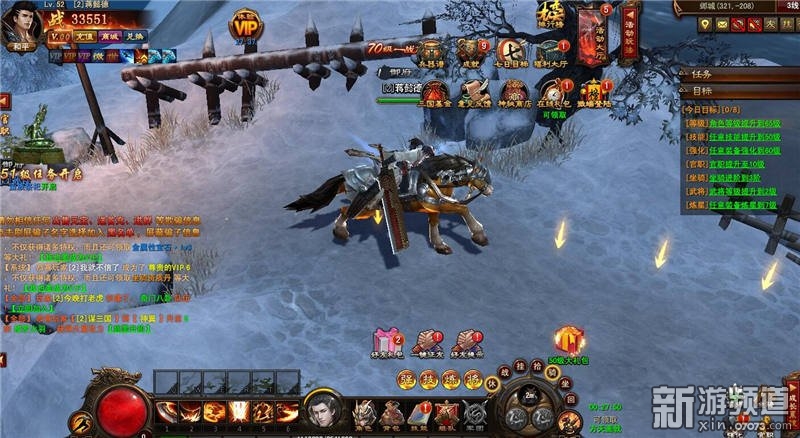This screenshot has height=438, width=800.
Task: Expand the 目标 goals panel header
Action: [x=738, y=92]
